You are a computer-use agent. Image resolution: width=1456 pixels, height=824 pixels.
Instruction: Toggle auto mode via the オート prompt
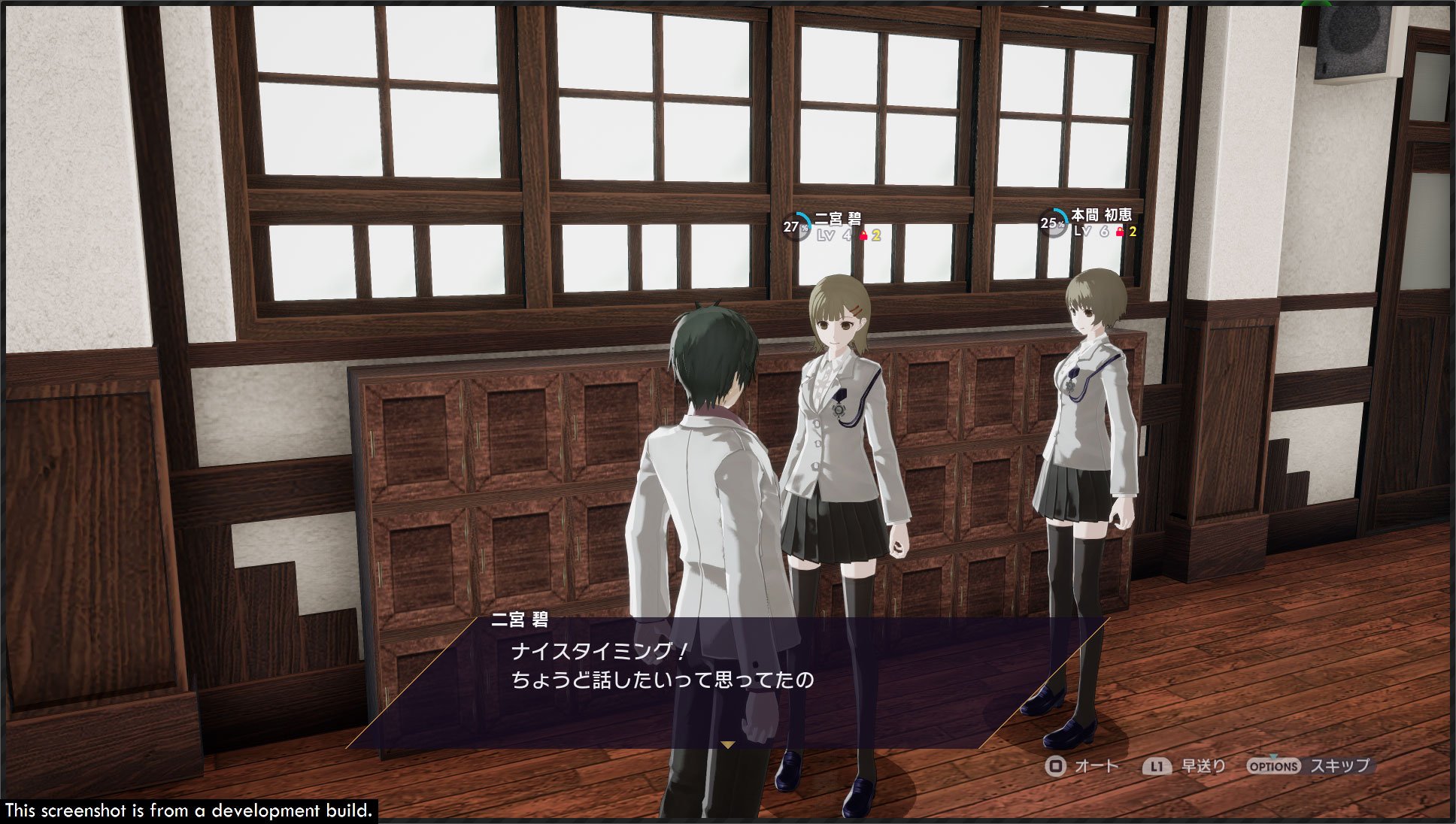[x=1097, y=765]
